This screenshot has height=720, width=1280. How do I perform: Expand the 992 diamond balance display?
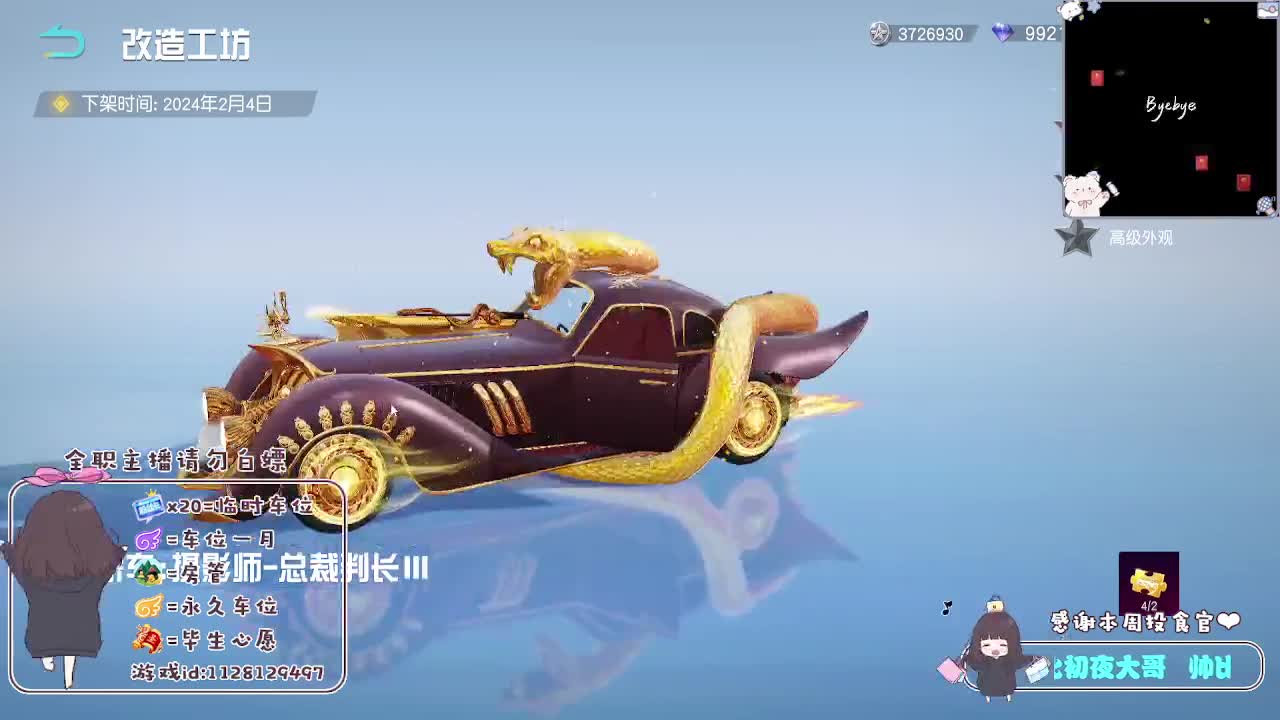(1043, 35)
